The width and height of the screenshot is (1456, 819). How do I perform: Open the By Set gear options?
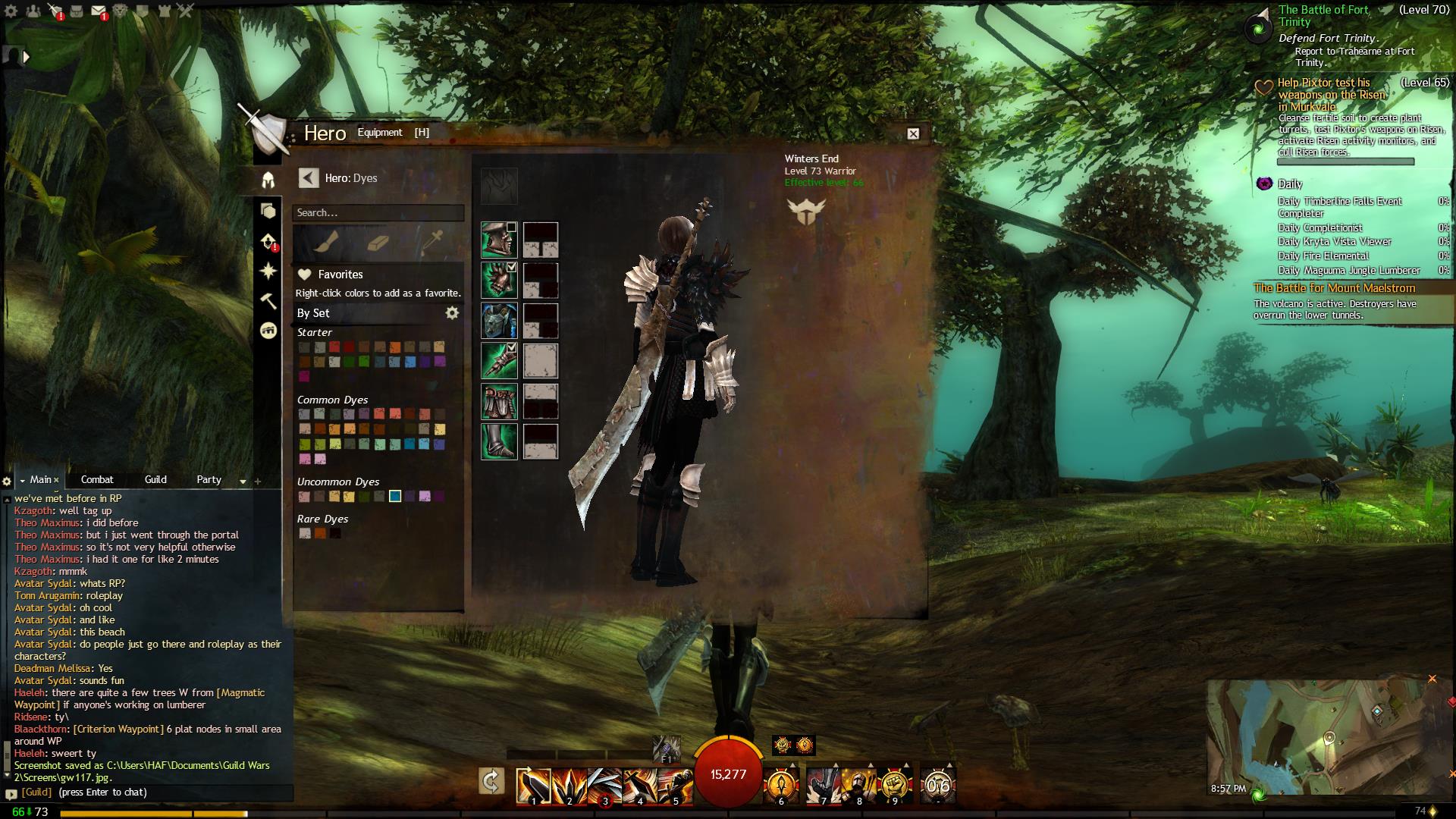click(452, 313)
